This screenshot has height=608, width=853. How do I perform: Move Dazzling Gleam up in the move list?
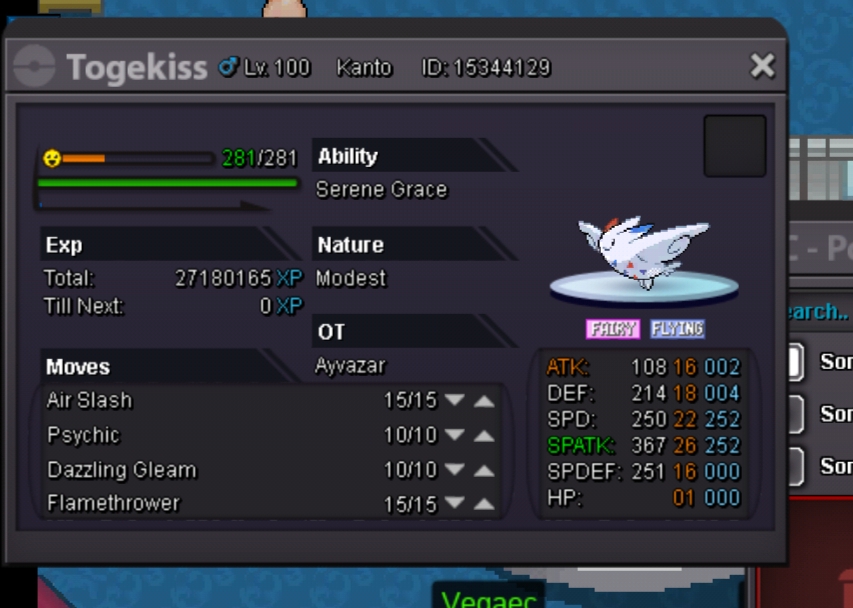point(484,470)
